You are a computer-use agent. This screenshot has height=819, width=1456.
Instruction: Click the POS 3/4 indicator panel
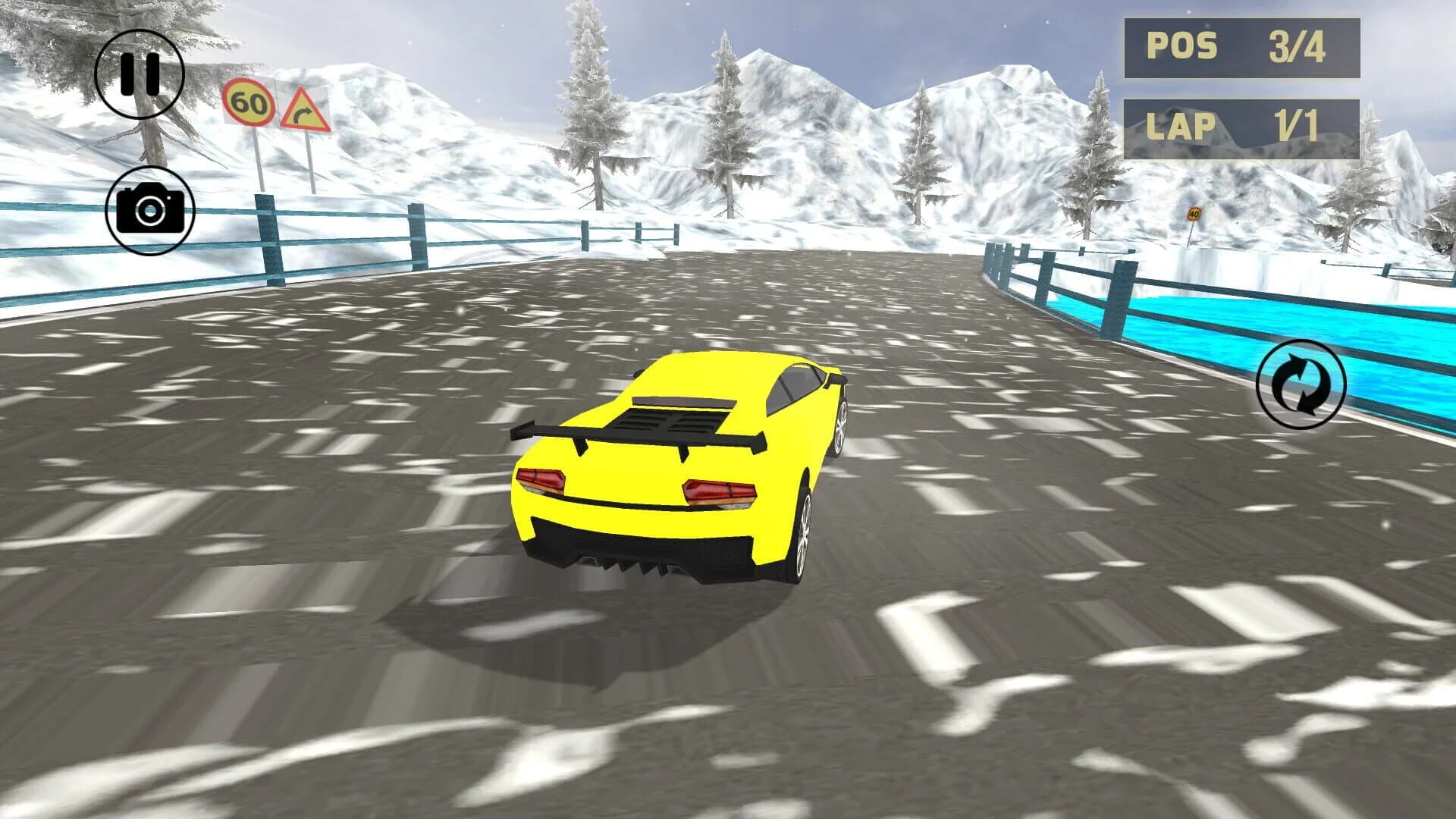(1243, 47)
